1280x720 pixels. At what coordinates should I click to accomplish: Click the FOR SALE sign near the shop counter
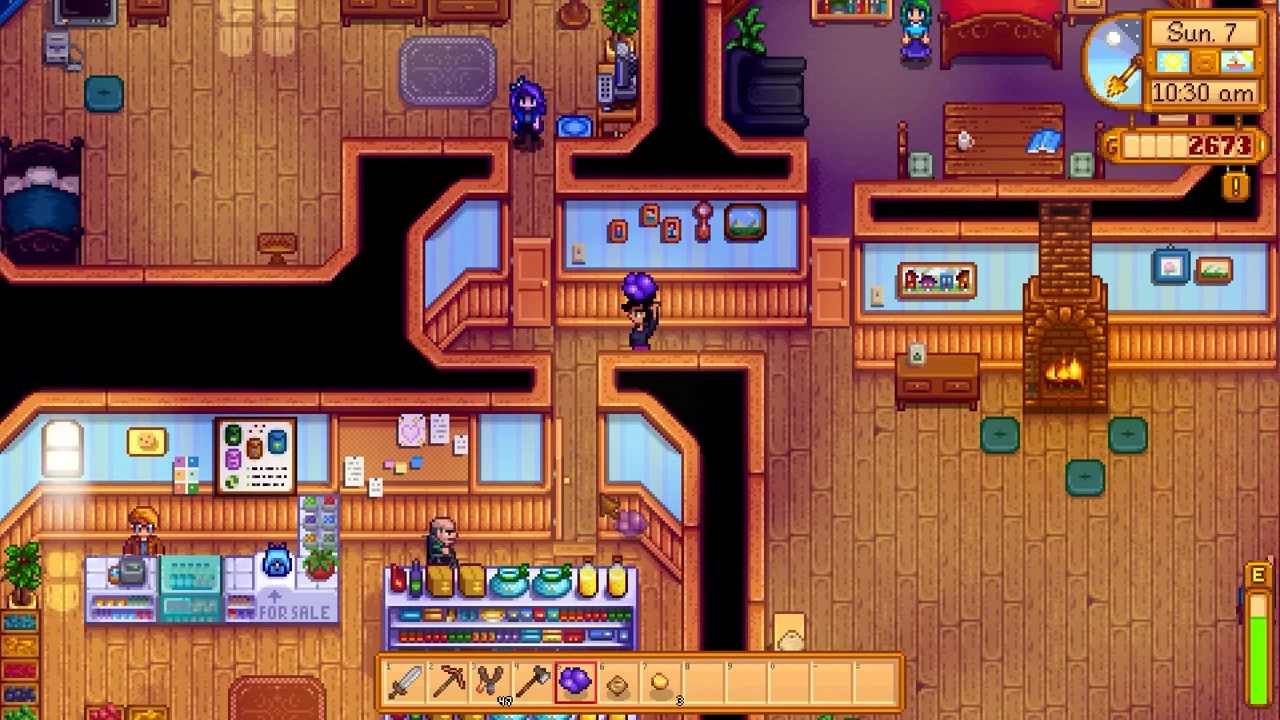click(x=295, y=612)
